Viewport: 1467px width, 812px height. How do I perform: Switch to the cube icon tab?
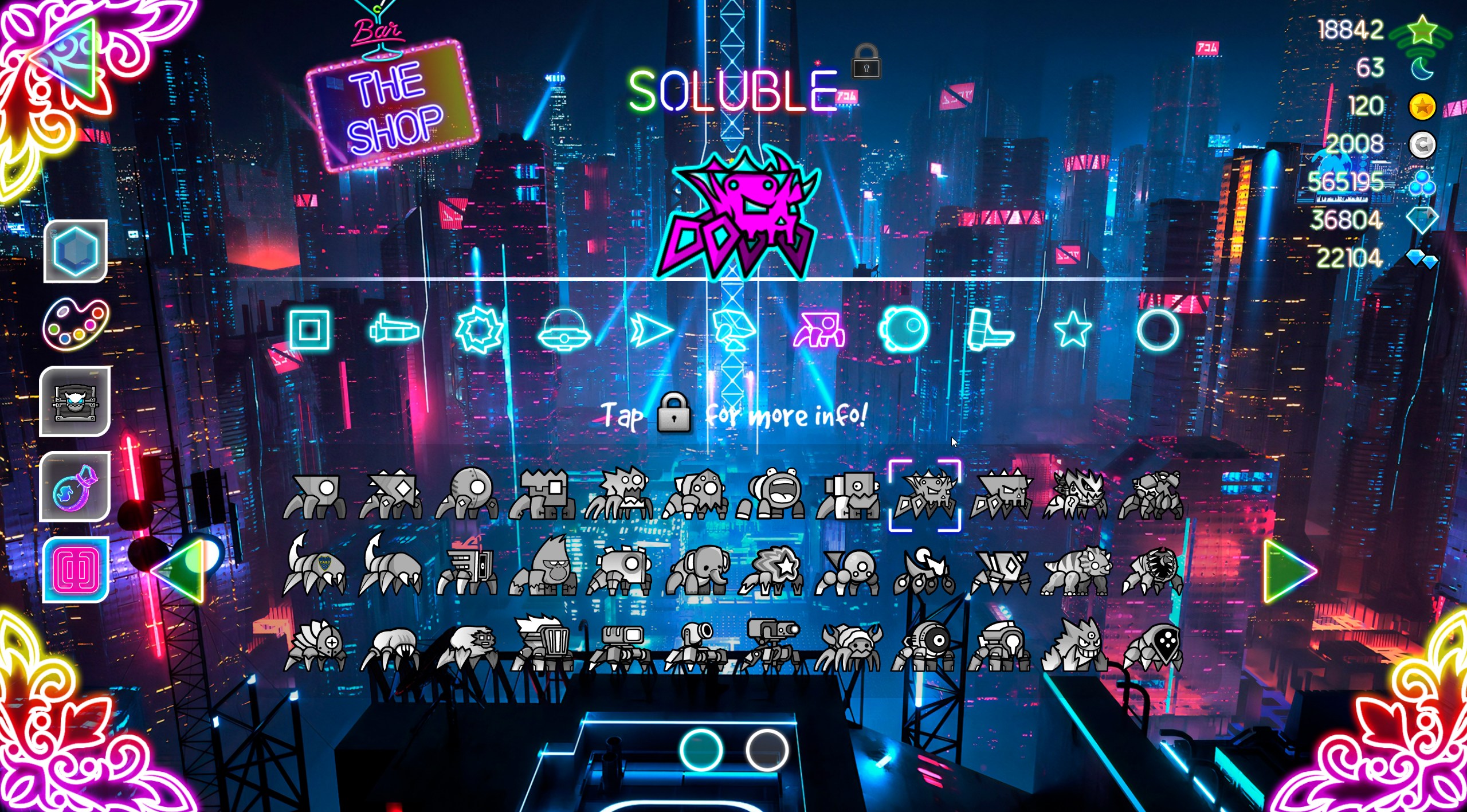pos(309,329)
